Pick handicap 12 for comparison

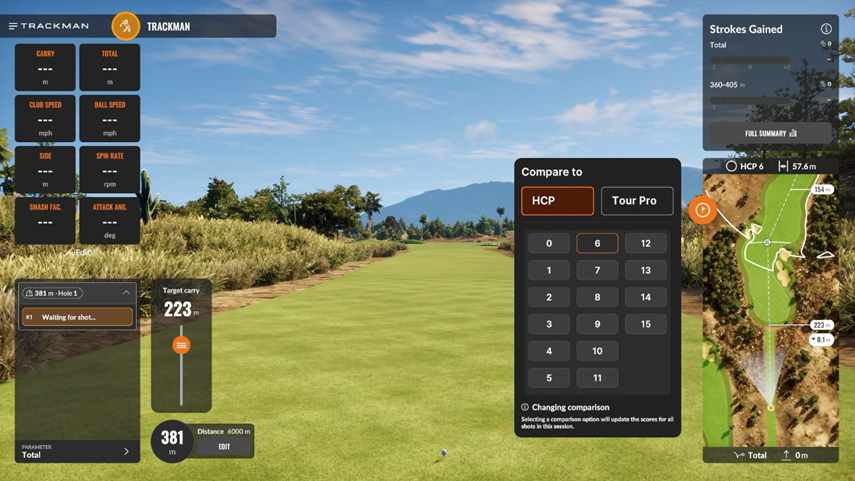pyautogui.click(x=646, y=243)
